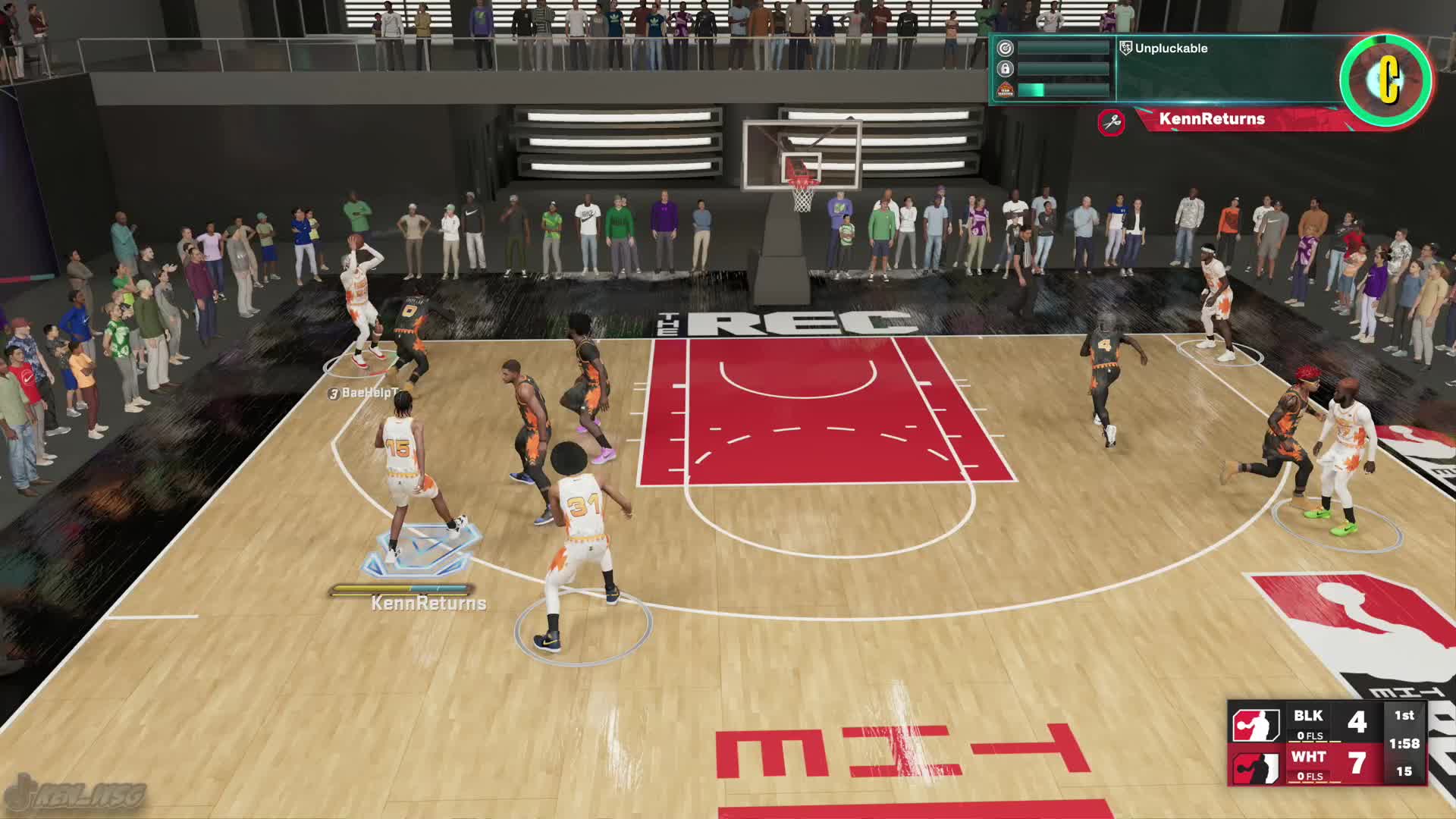1456x819 pixels.
Task: Click the Team Takeover icon
Action: [x=1006, y=90]
